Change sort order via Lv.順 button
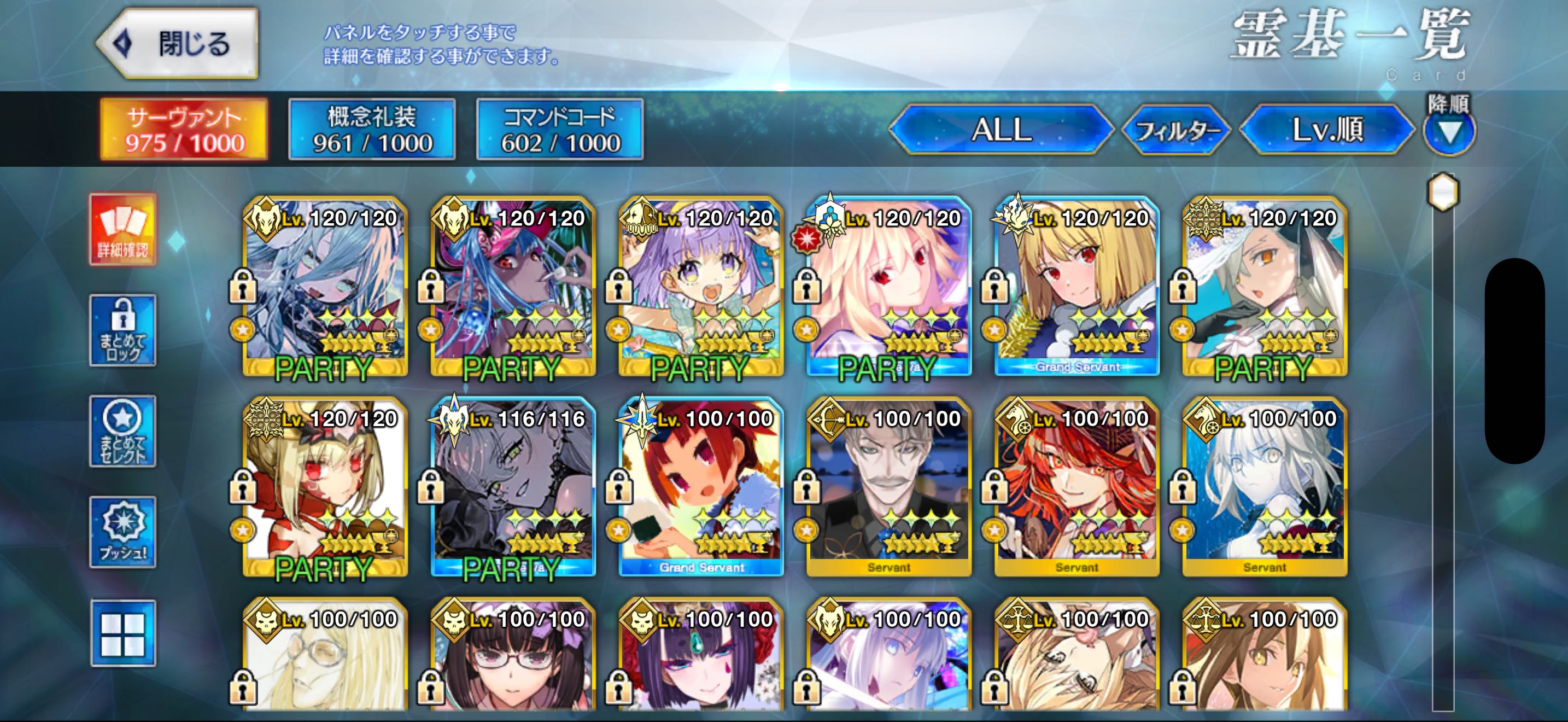 click(x=1327, y=130)
